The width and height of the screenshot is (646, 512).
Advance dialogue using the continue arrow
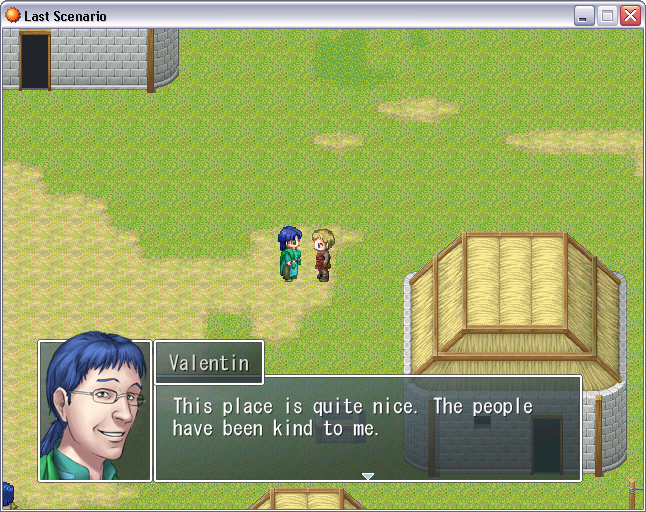368,476
